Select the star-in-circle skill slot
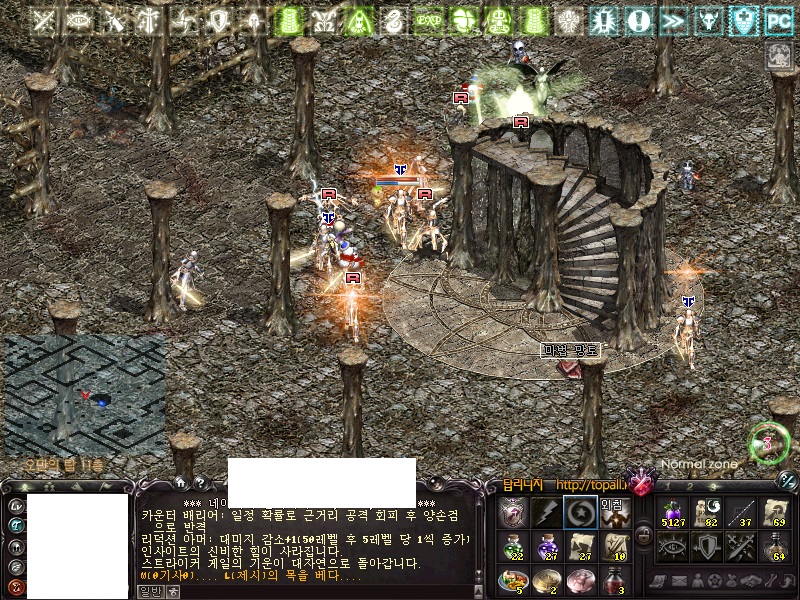The height and width of the screenshot is (600, 800). (579, 512)
